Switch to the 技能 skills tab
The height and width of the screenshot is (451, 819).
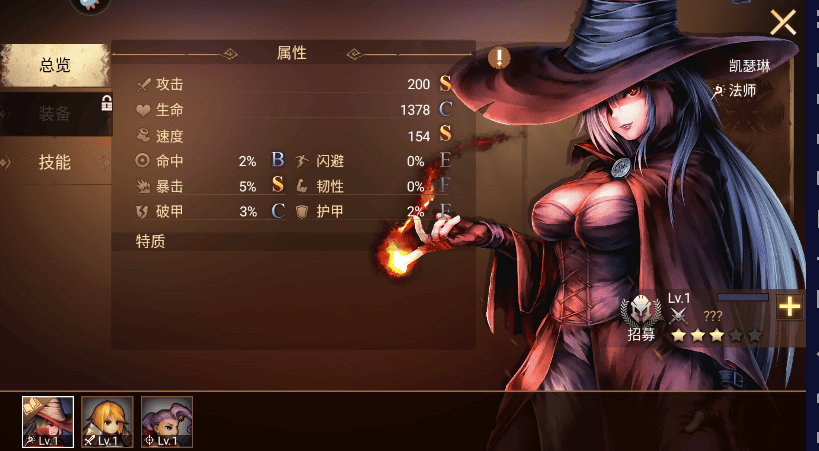(55, 162)
